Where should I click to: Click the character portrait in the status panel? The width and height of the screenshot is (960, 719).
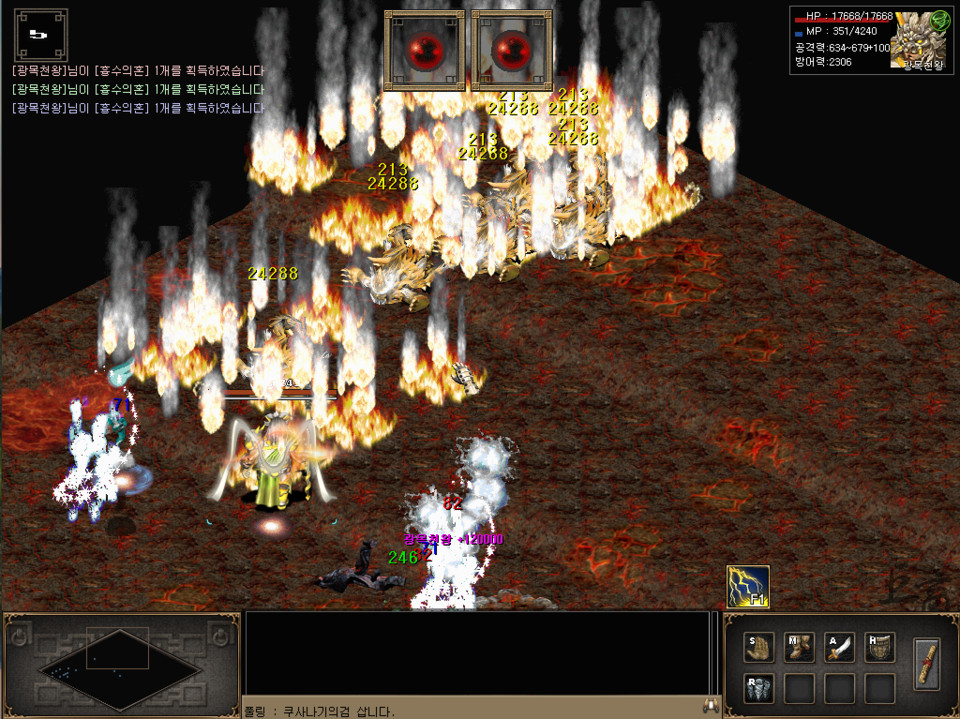pos(916,42)
